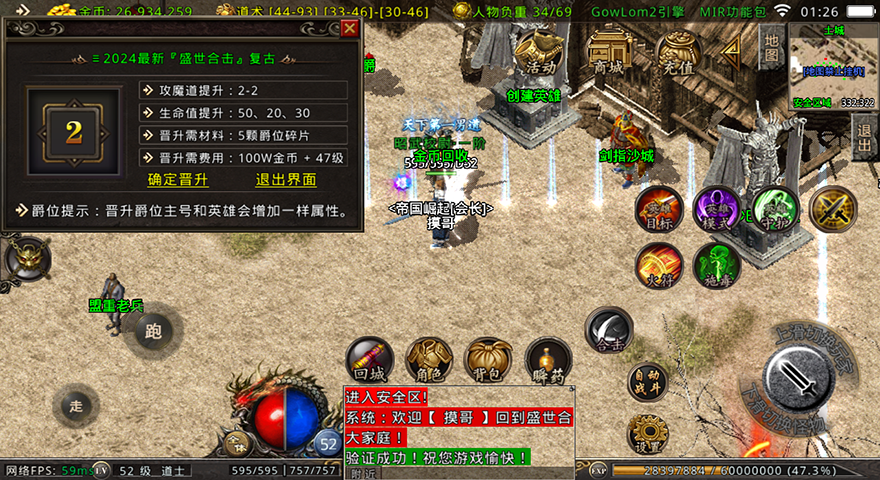Tap the 退出 exit button
880x480 pixels.
[864, 130]
